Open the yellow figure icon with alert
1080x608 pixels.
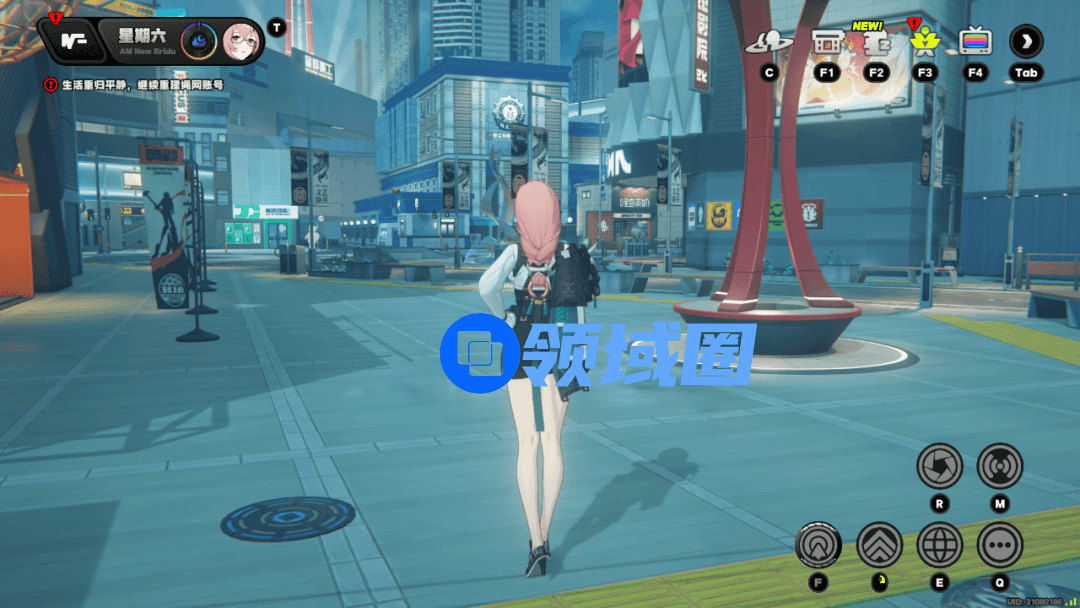924,42
